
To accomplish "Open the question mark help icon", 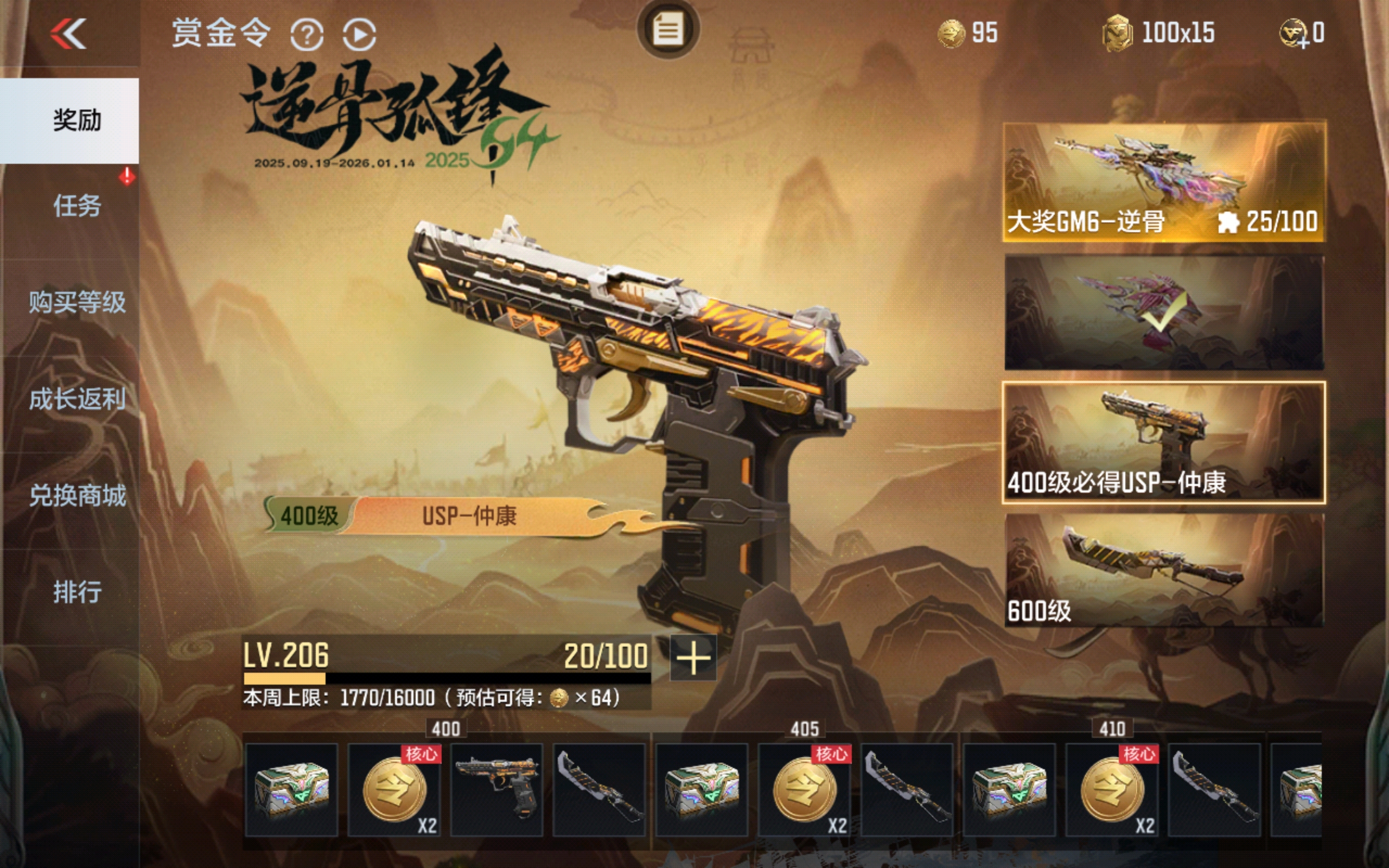I will 307,34.
